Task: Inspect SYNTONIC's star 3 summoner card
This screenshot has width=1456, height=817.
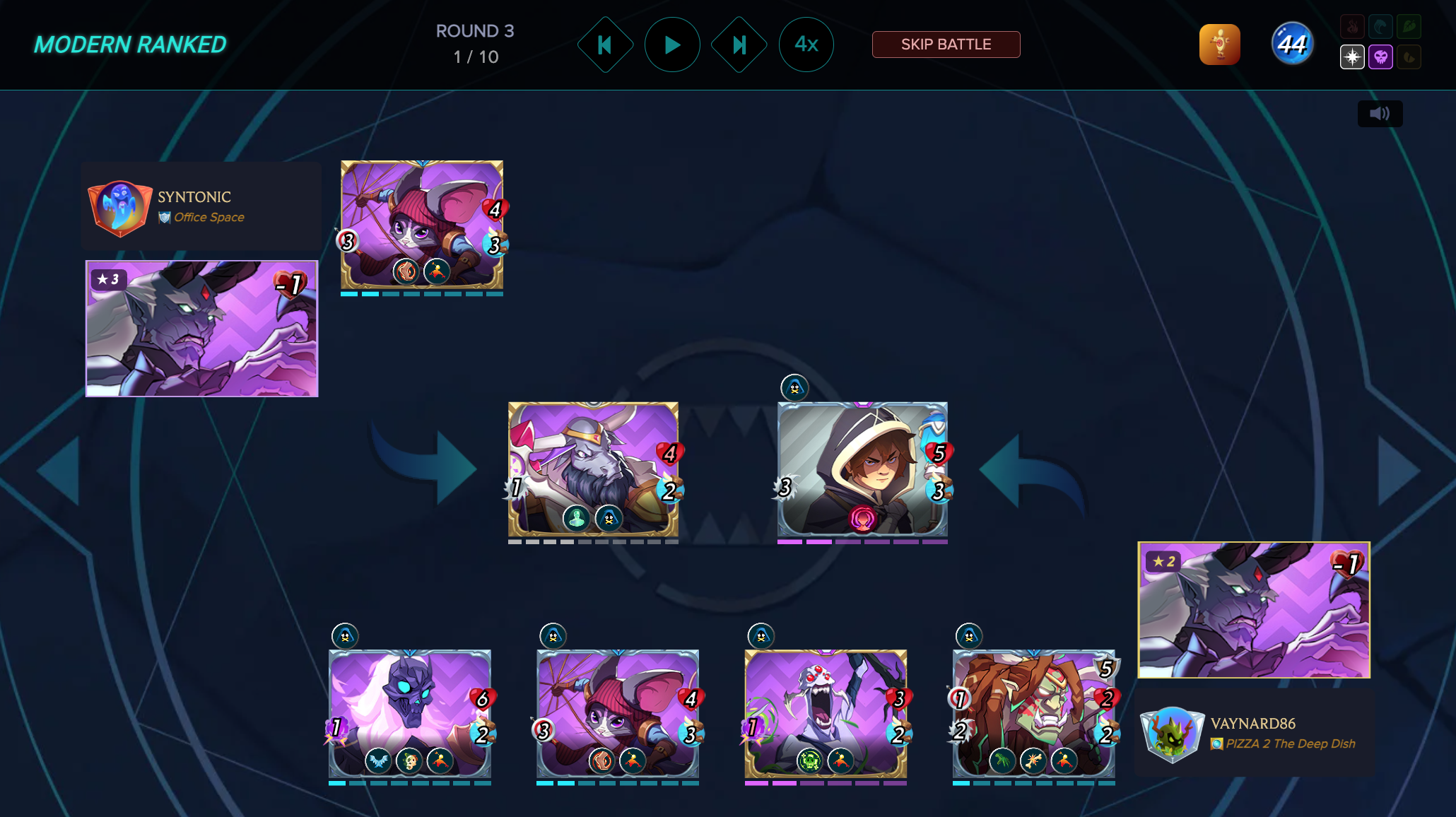Action: point(202,329)
